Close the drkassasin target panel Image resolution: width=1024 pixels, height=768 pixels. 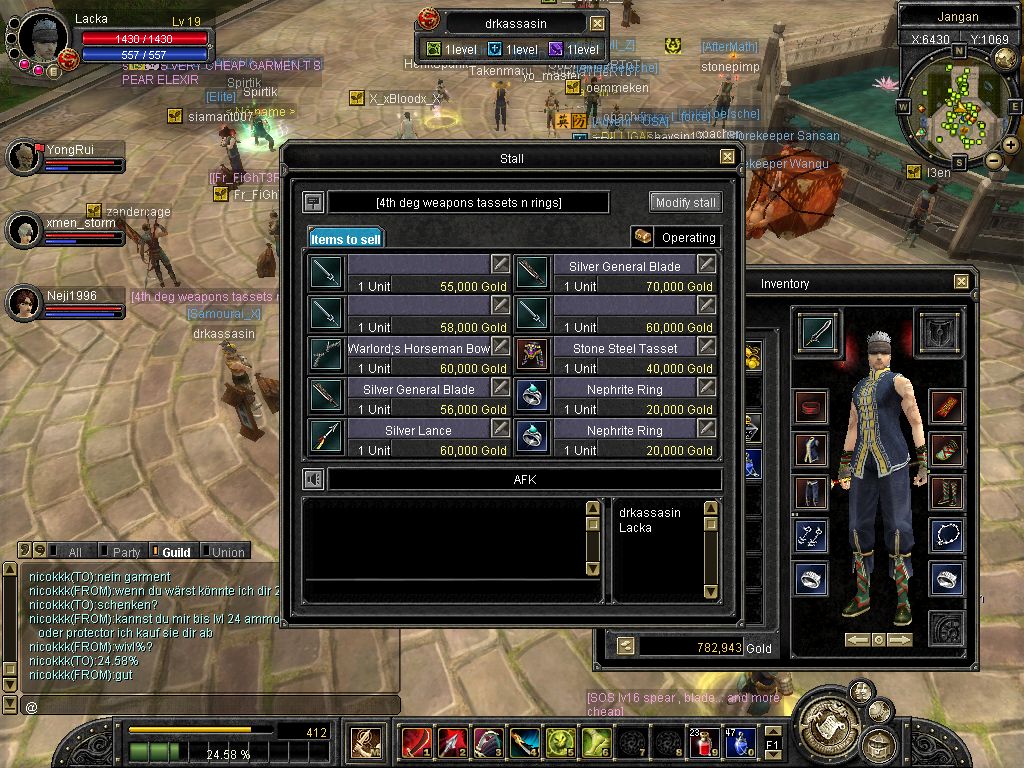[597, 23]
